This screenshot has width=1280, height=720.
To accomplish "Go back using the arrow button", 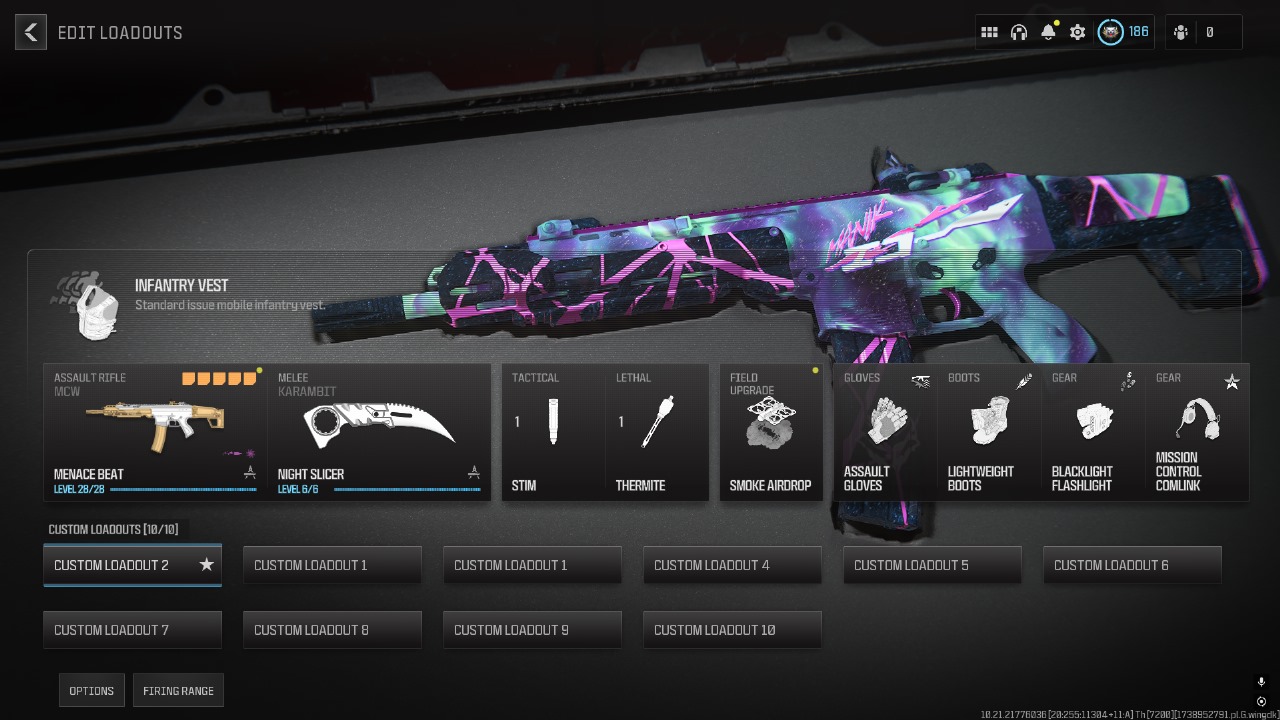I will (31, 32).
